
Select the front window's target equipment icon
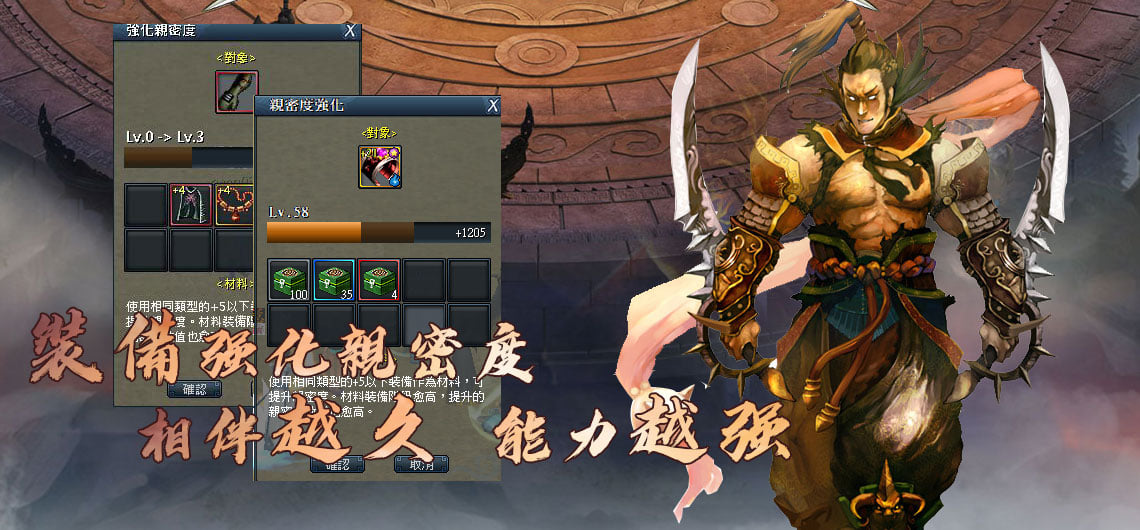[380, 167]
